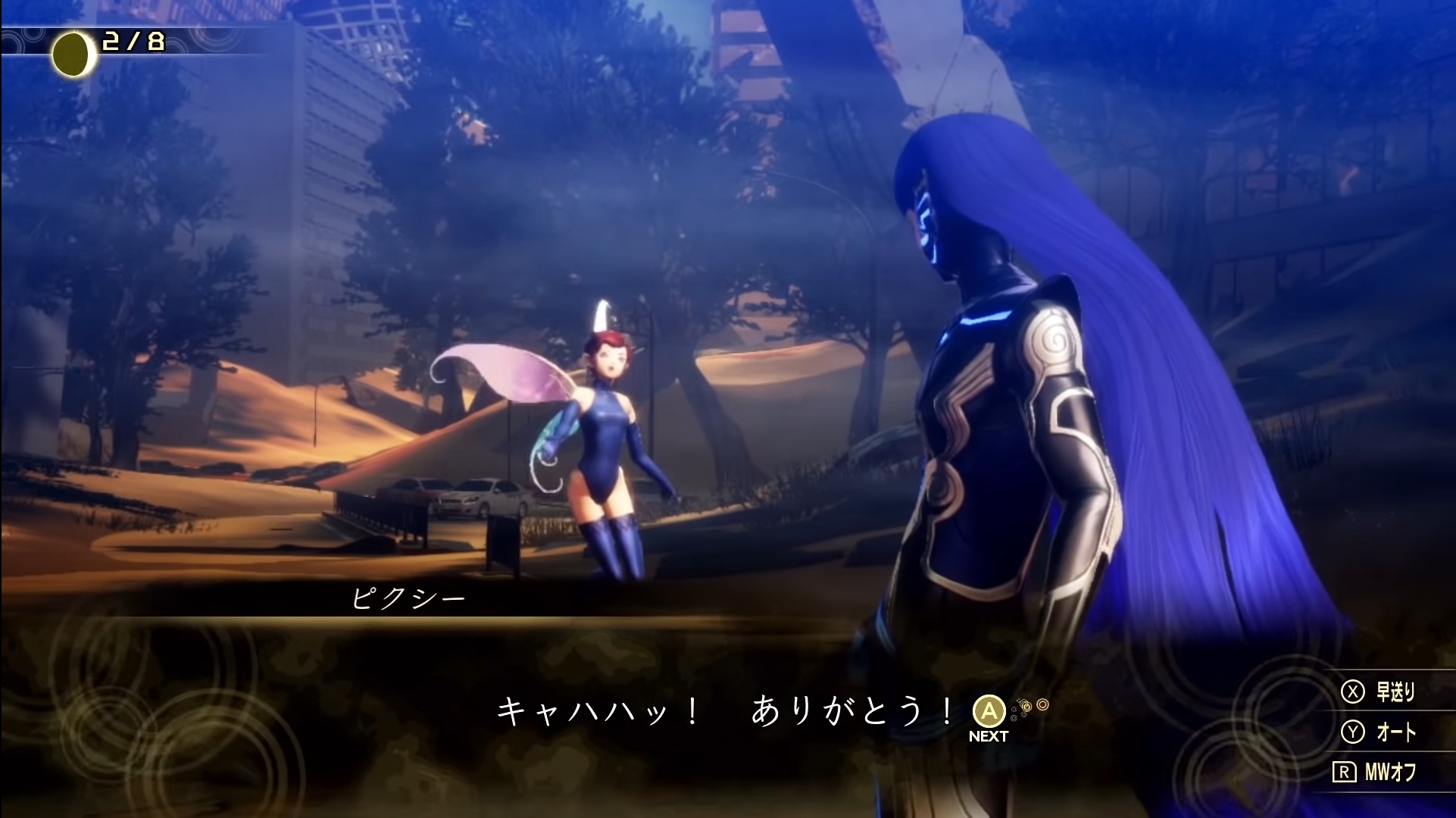The image size is (1456, 818).
Task: Click the キャハハッ！ text to continue
Action: [598, 710]
